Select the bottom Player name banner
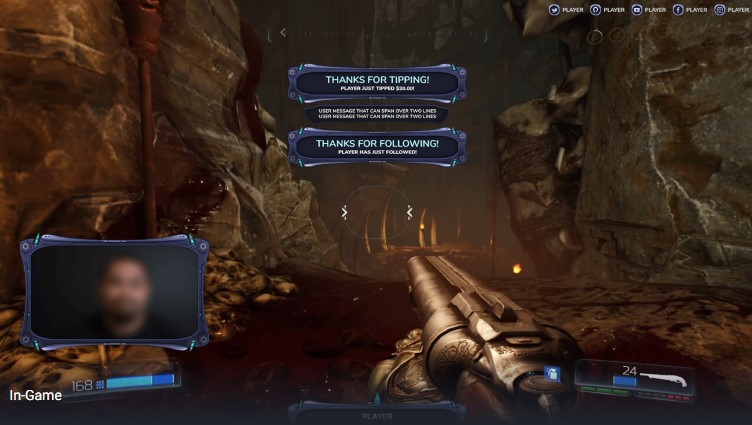752x425 pixels. point(377,414)
